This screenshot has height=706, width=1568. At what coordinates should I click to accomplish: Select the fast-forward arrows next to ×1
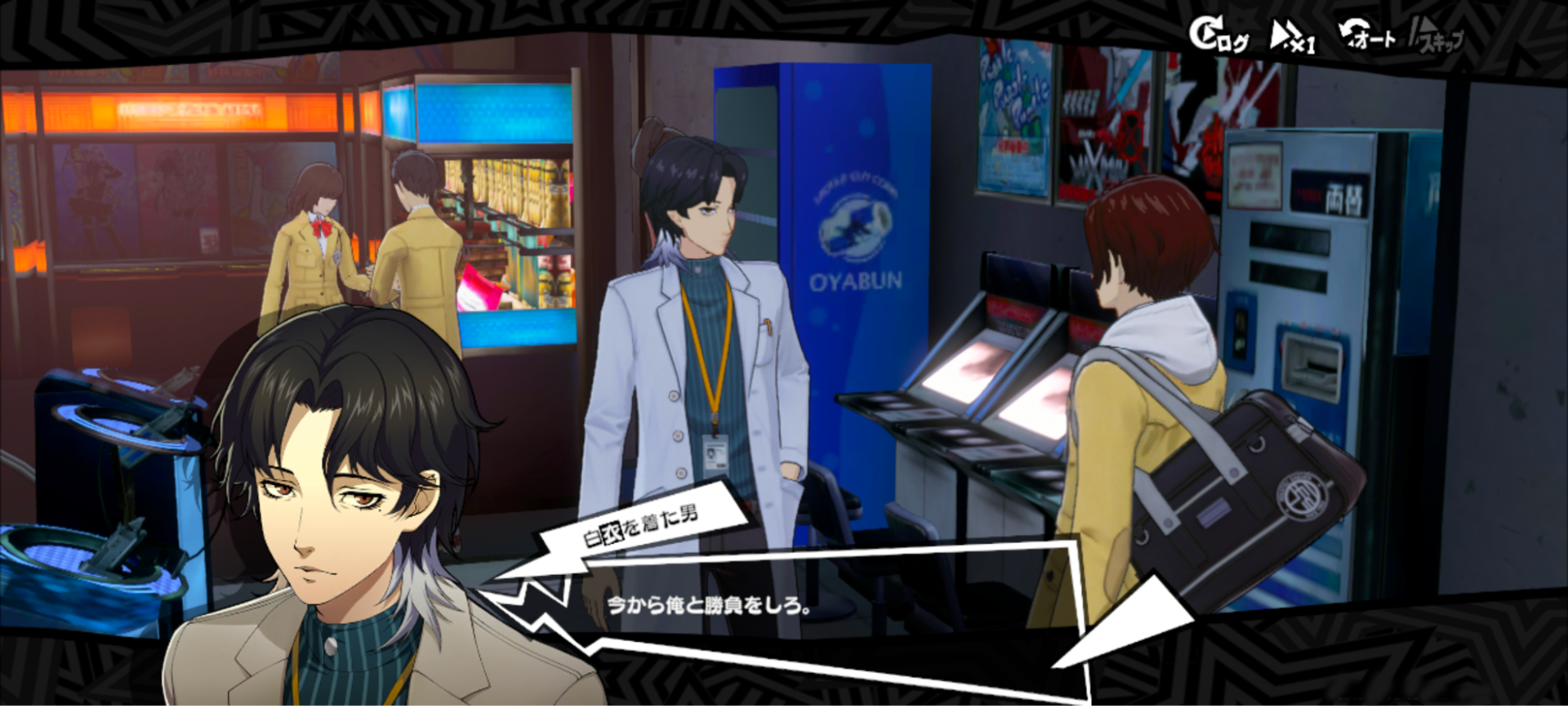point(1284,31)
